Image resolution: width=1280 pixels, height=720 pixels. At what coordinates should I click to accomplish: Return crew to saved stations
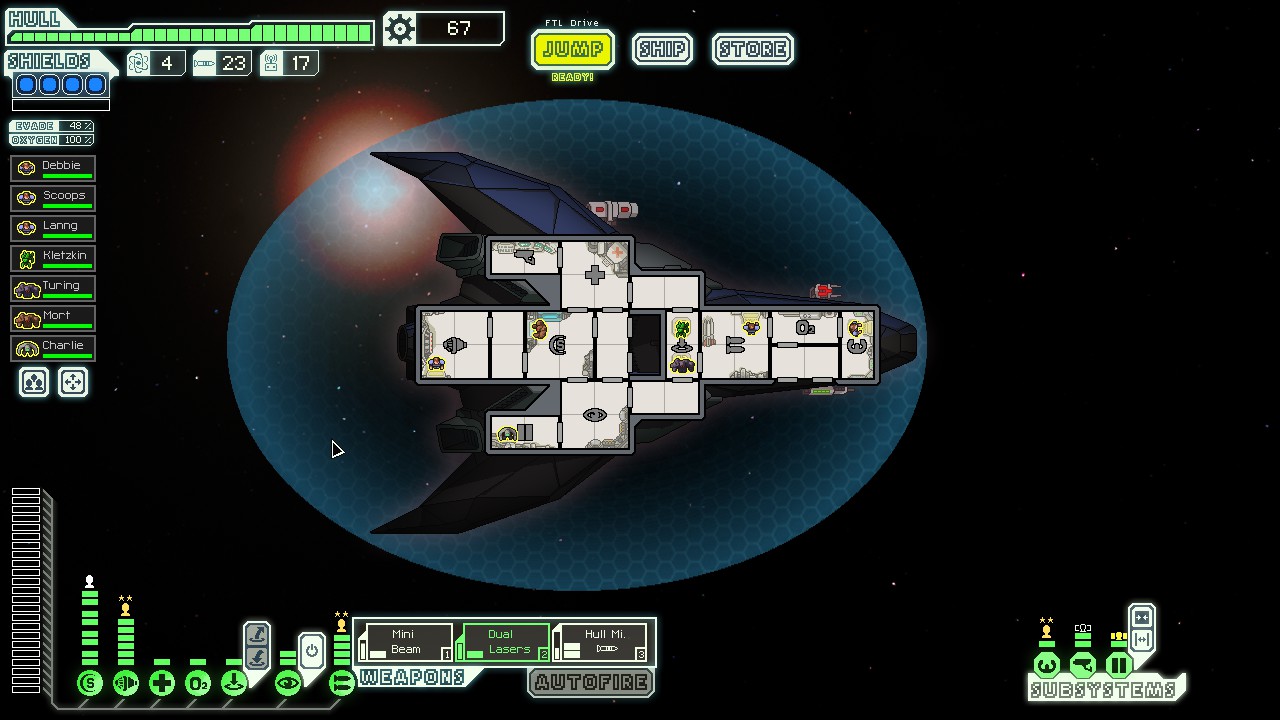73,382
